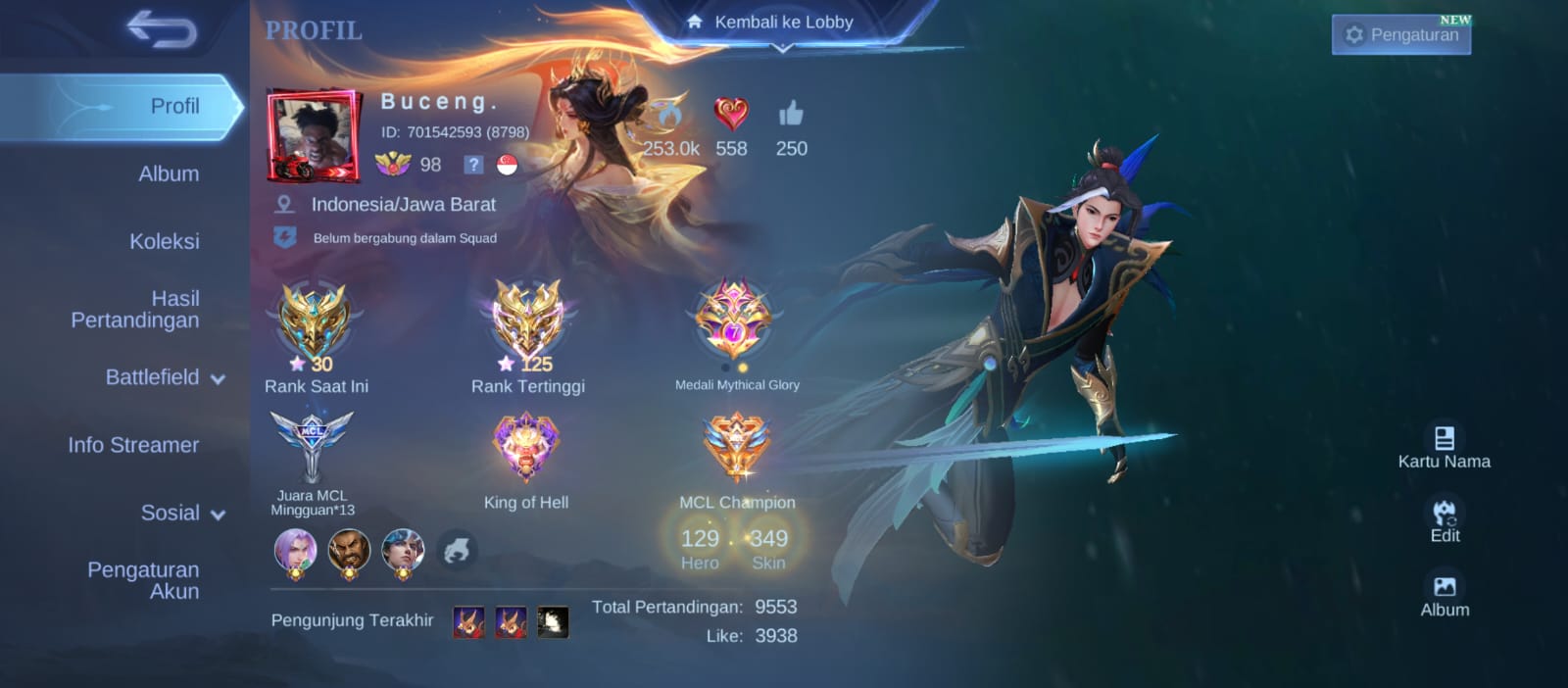Show Hasil Pertandingan match results

pos(136,310)
